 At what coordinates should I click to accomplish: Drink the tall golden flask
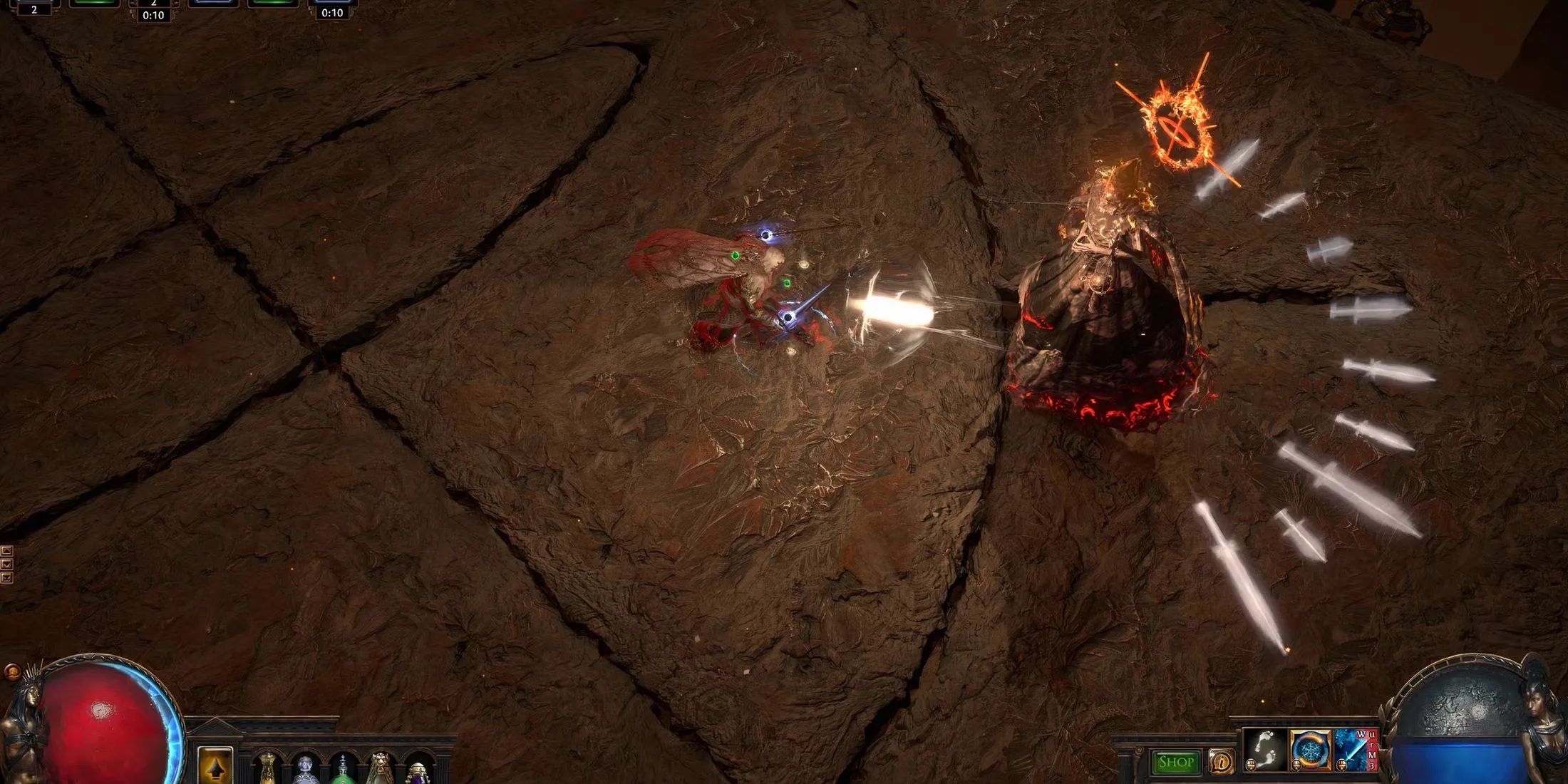(267, 770)
